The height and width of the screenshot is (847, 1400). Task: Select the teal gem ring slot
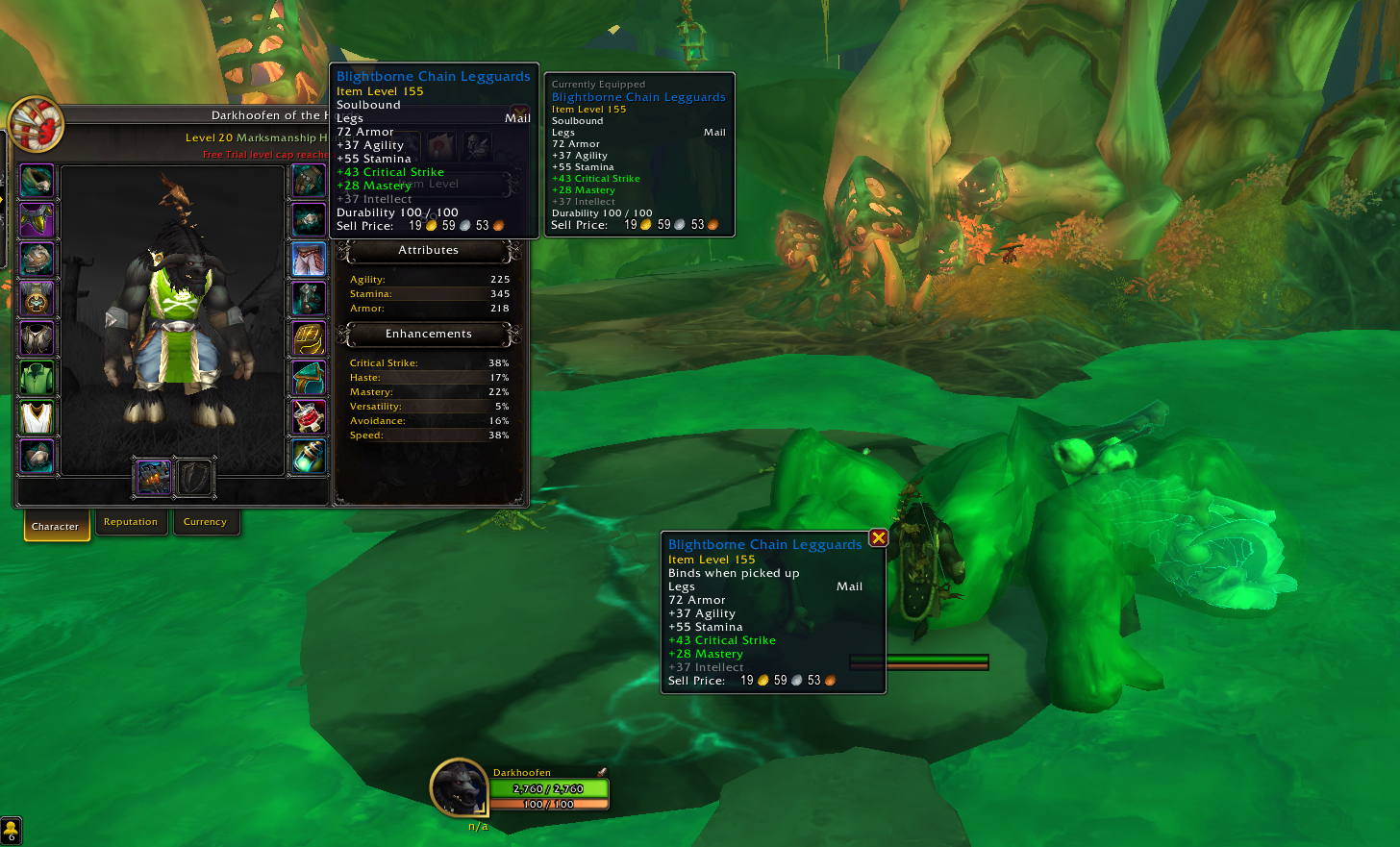tap(309, 378)
